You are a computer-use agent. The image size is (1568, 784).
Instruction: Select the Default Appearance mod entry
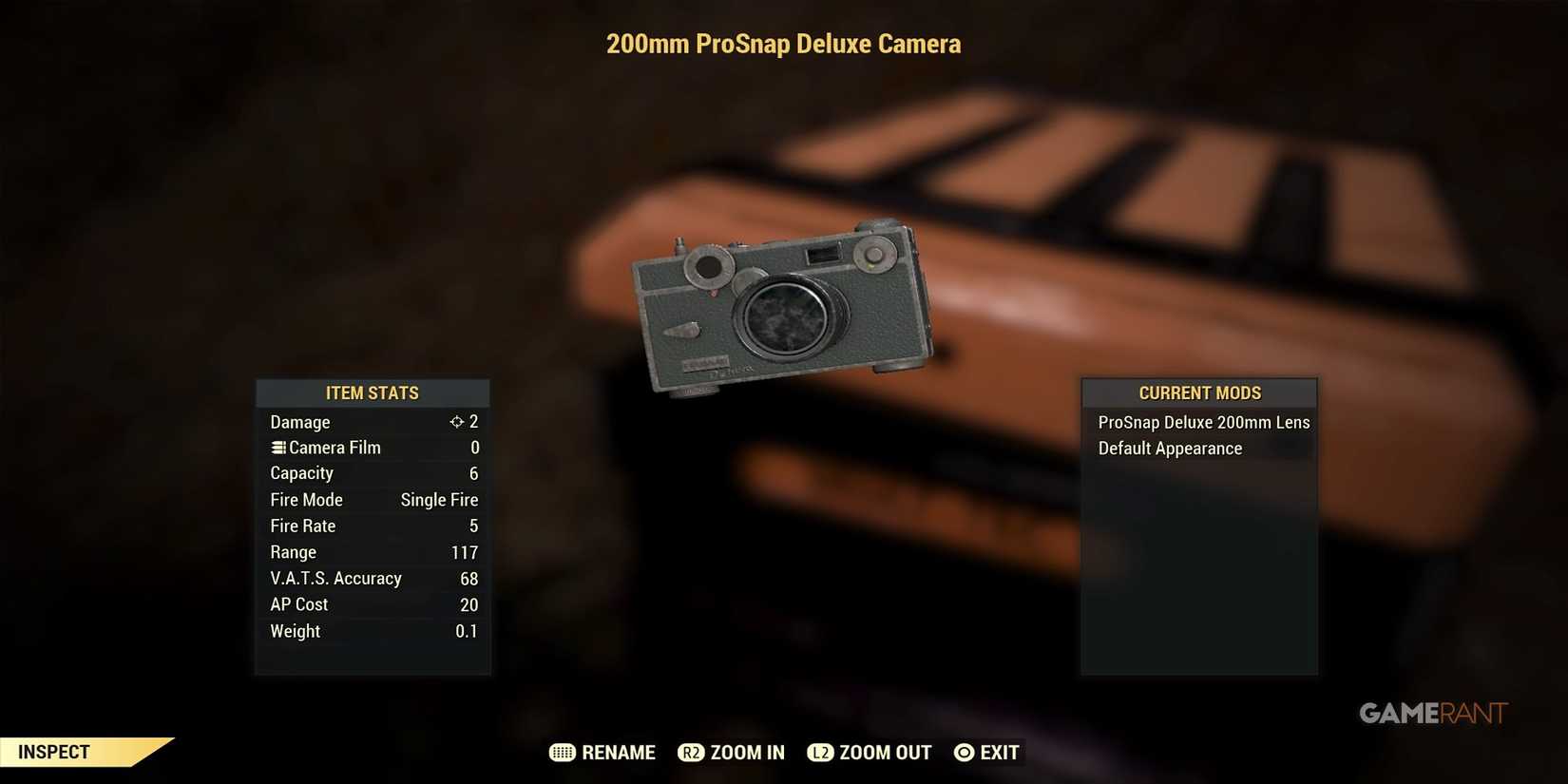click(x=1170, y=448)
